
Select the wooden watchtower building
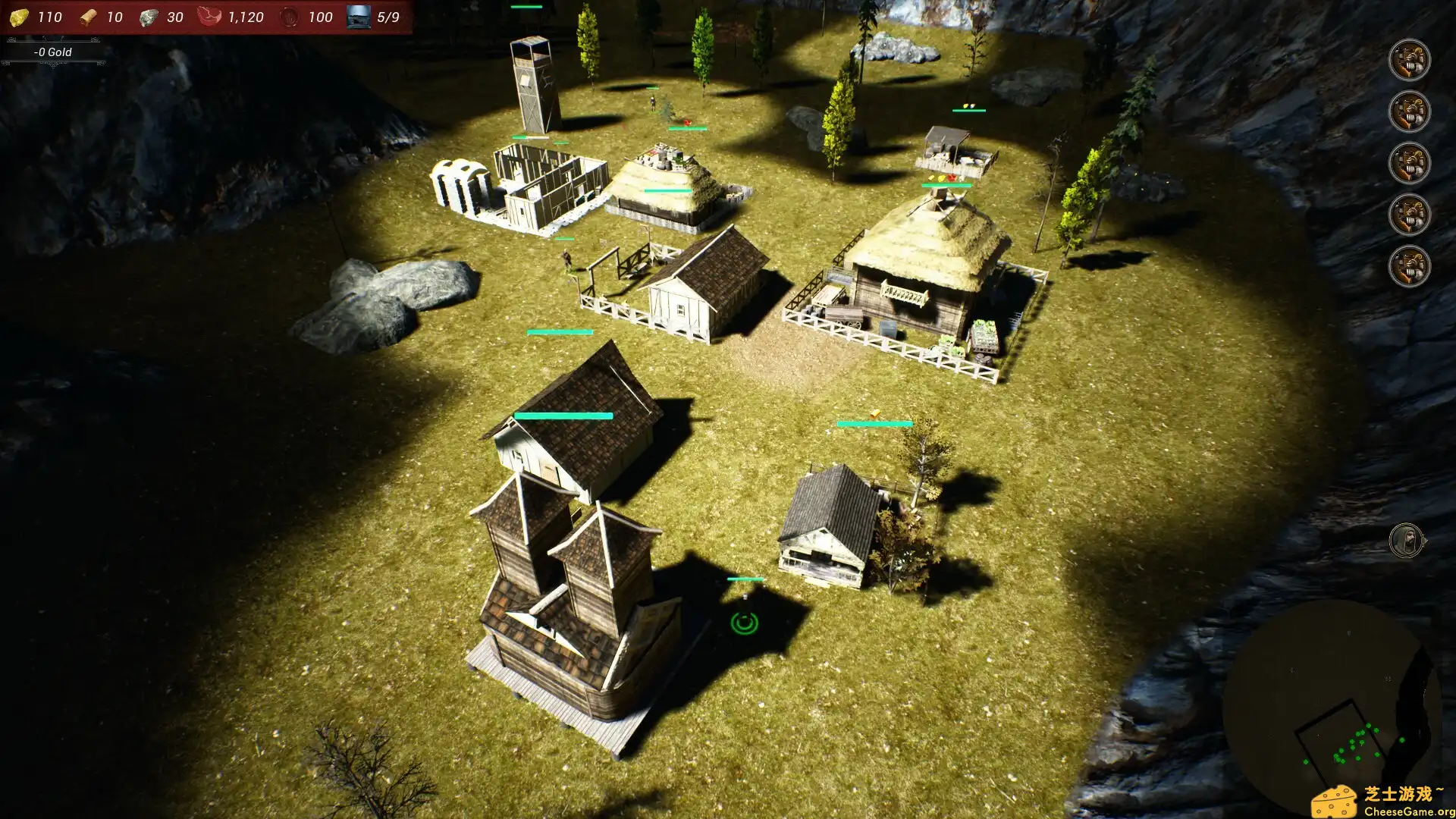[x=531, y=83]
